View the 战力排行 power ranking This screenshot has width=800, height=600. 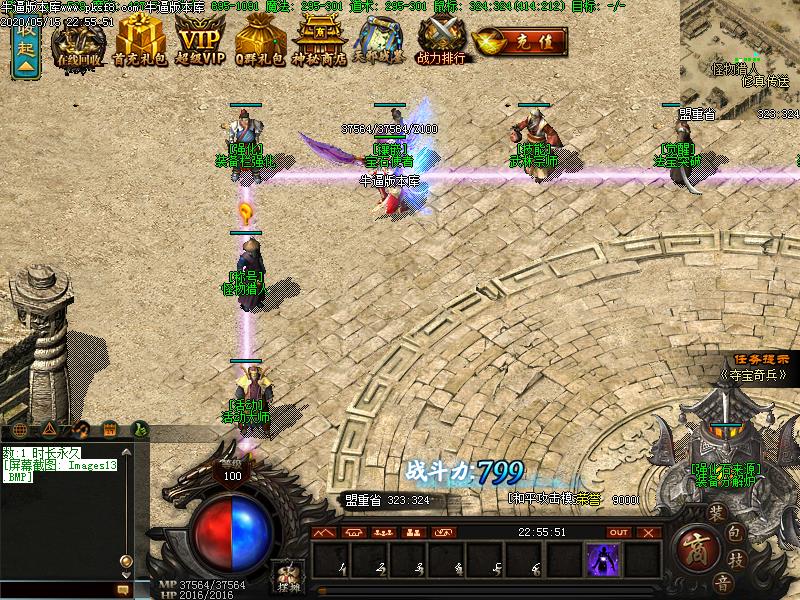tap(442, 40)
